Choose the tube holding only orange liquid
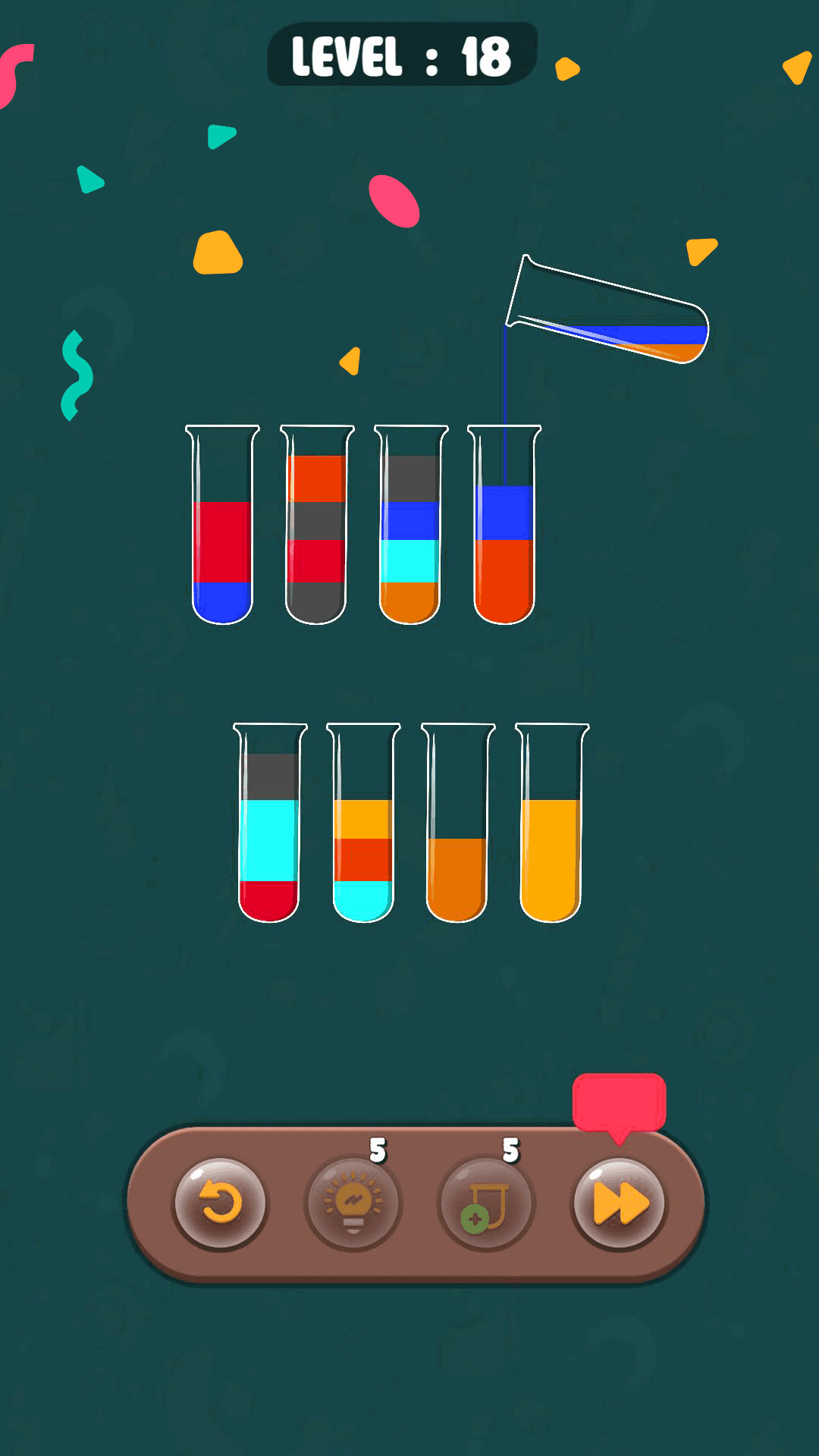 pos(457,823)
